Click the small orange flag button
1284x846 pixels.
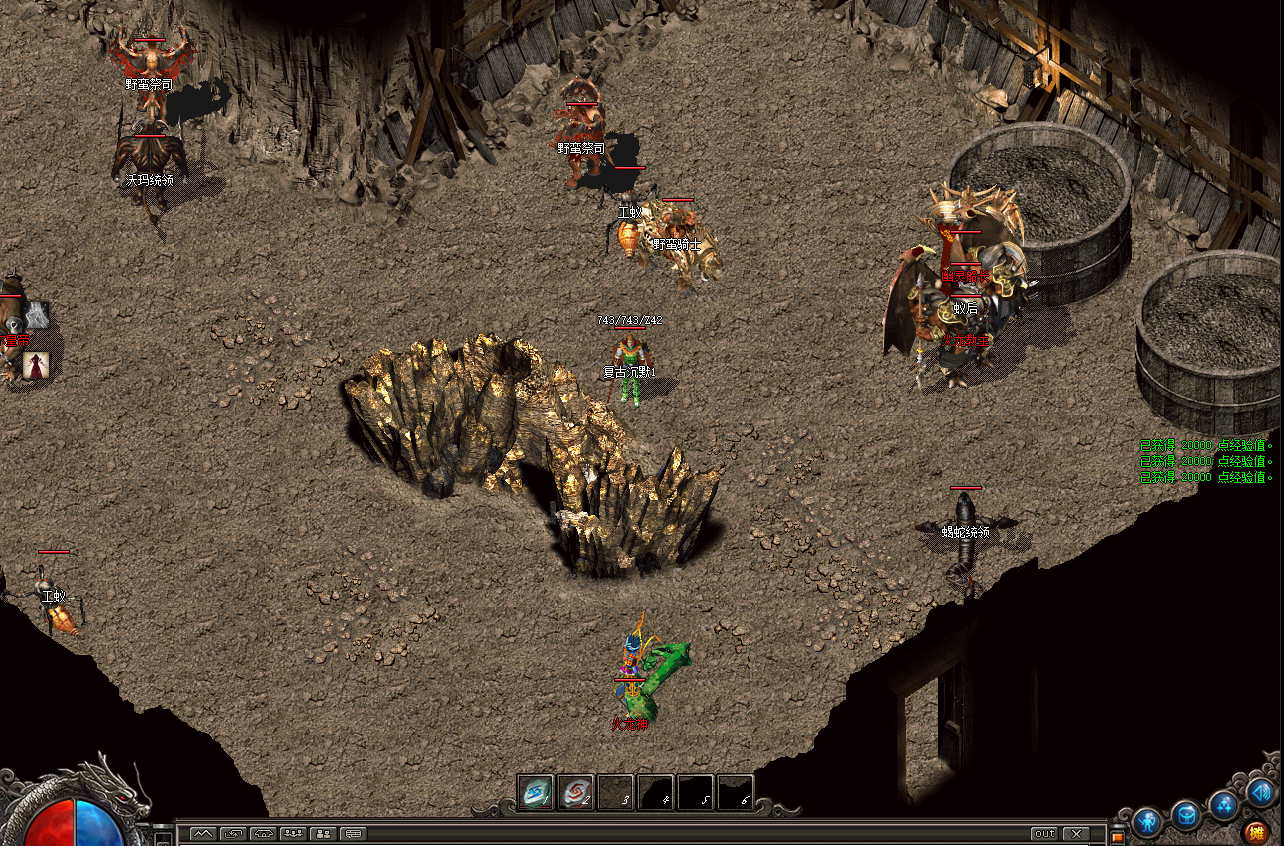[x=1118, y=836]
